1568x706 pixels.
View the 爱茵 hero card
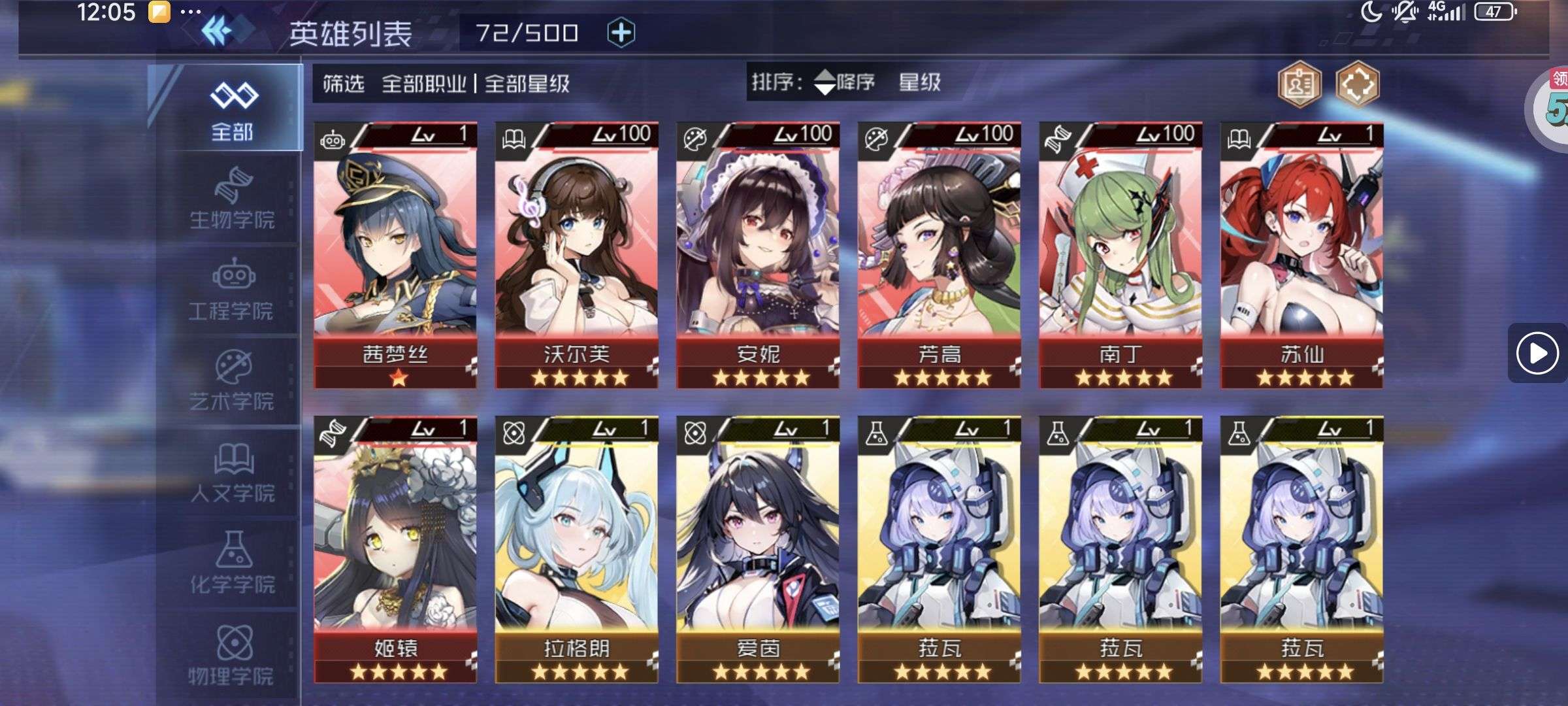pyautogui.click(x=758, y=549)
